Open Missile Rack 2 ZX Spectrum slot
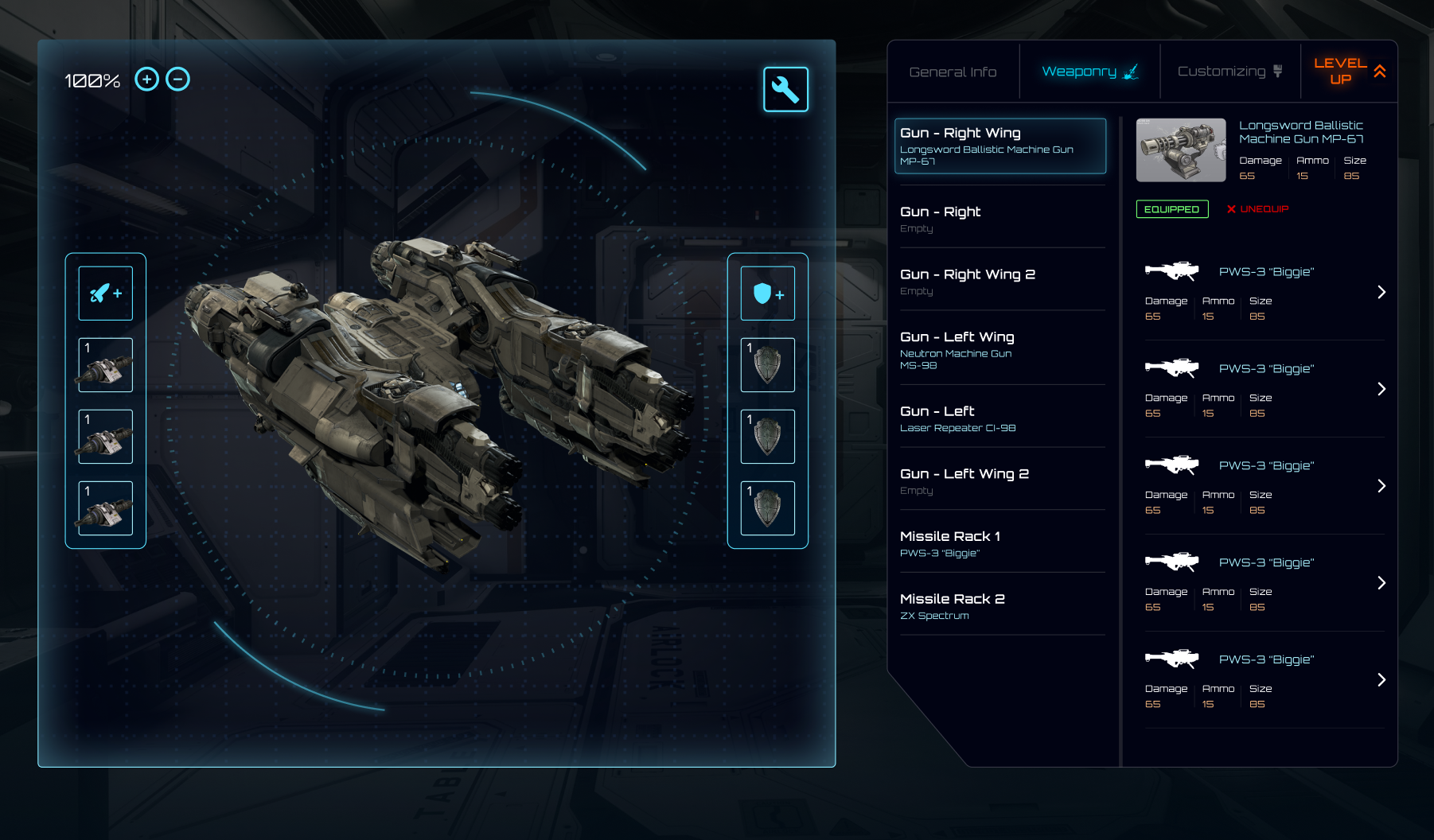1434x840 pixels. point(1000,605)
